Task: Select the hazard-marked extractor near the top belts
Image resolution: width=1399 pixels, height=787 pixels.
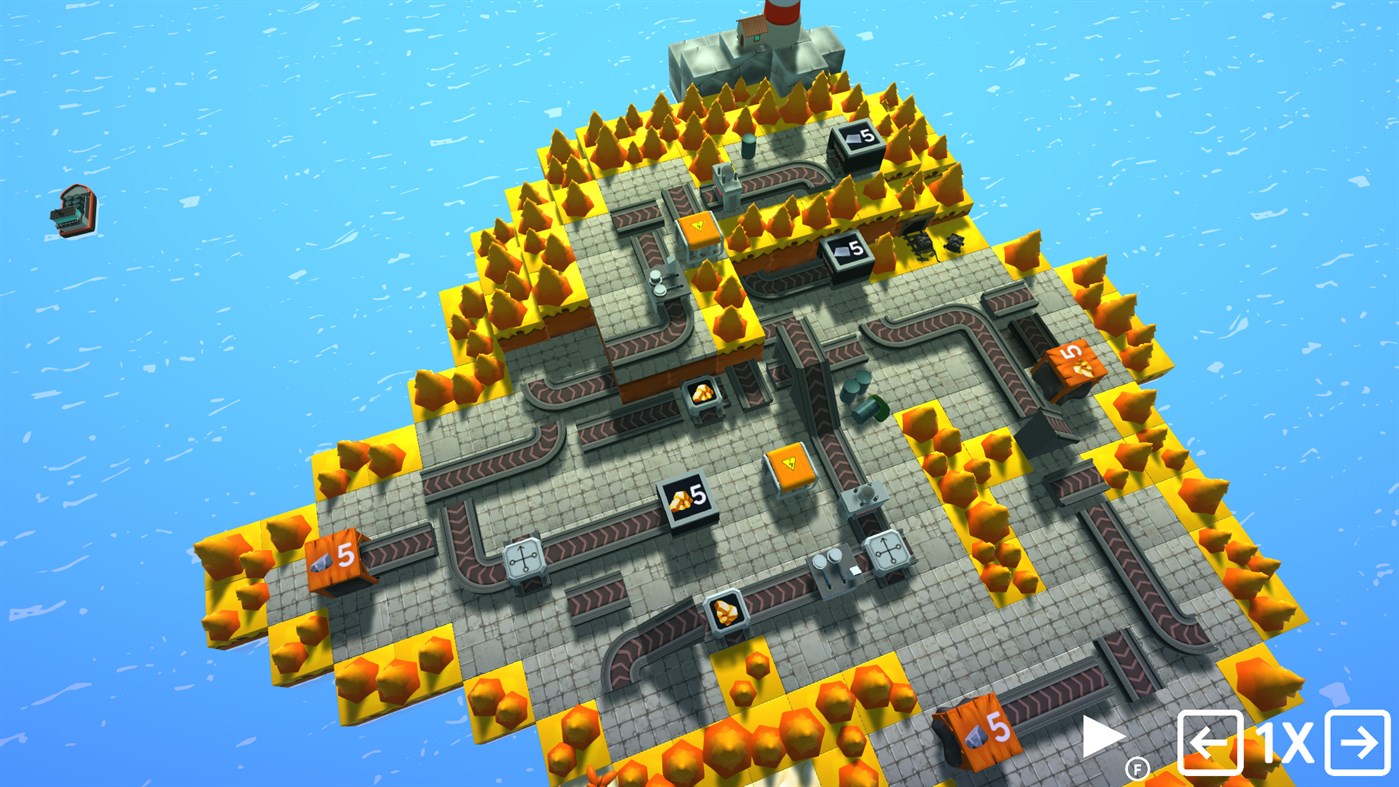Action: coord(698,228)
